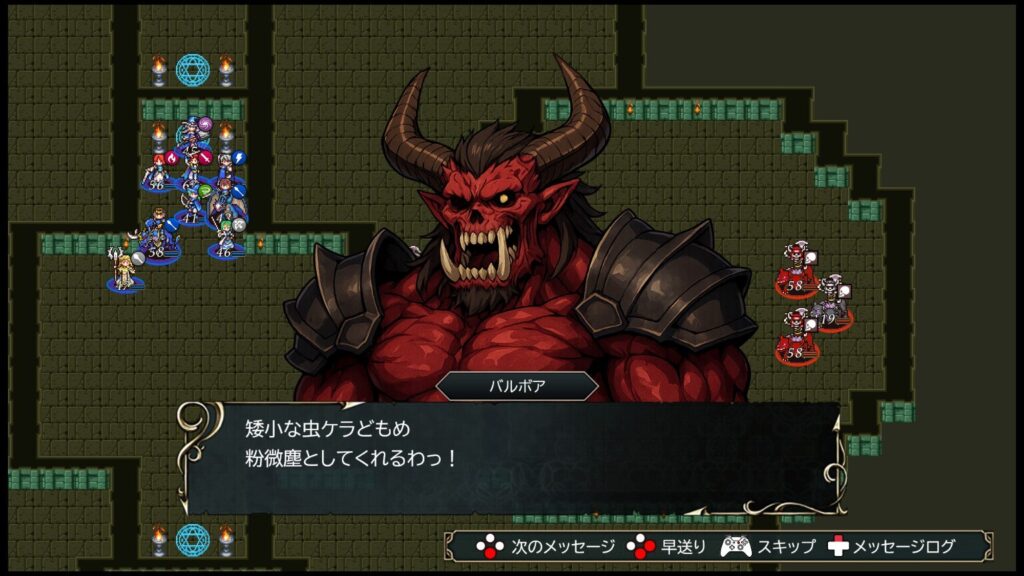1024x576 pixels.
Task: Advance the dialogue by clicking Balboa's message box
Action: 510,456
